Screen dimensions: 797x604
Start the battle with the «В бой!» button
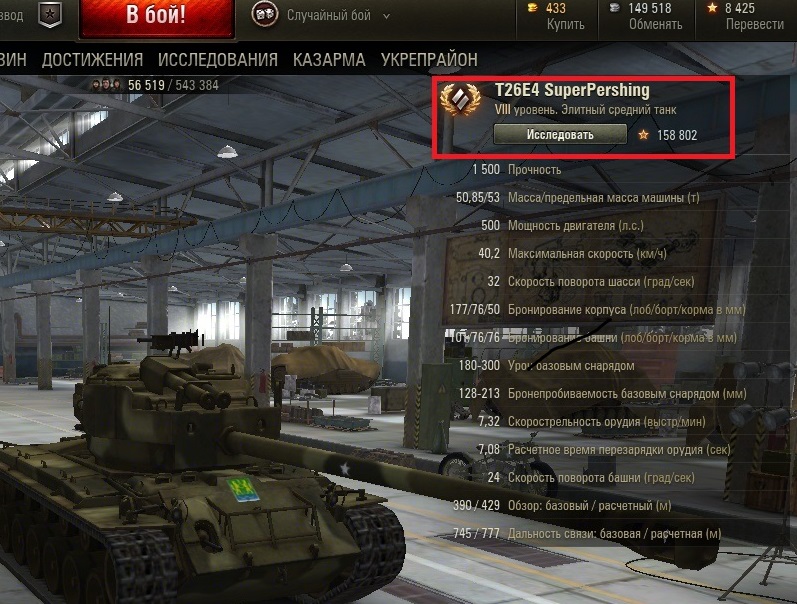(154, 17)
